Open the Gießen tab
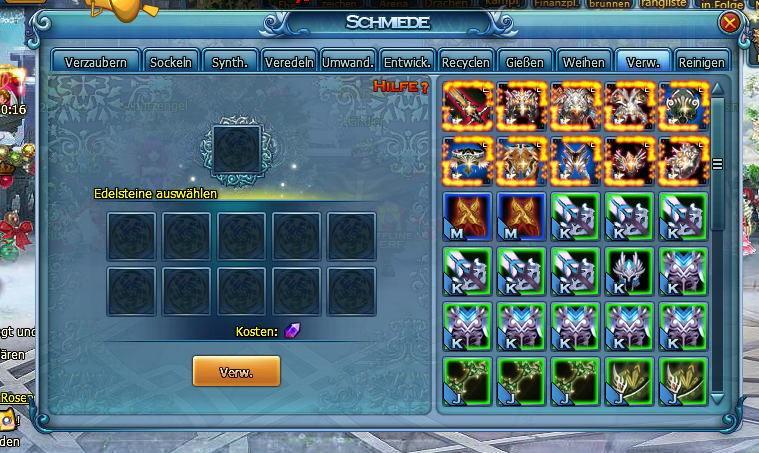Screen dimensions: 759x453 pyautogui.click(x=525, y=62)
